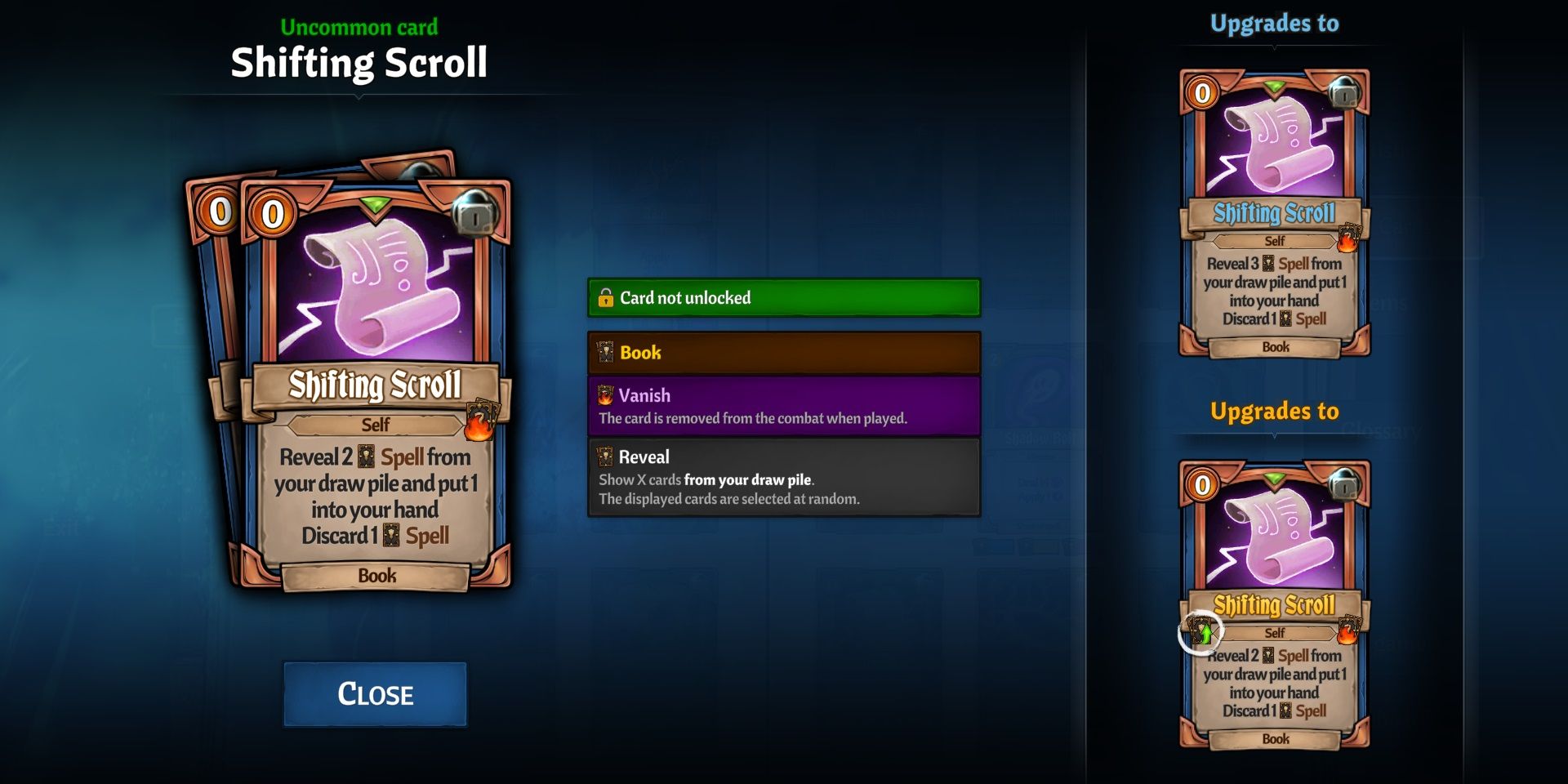Click the Book keyword icon in brown bar
The width and height of the screenshot is (1568, 784).
click(x=605, y=353)
